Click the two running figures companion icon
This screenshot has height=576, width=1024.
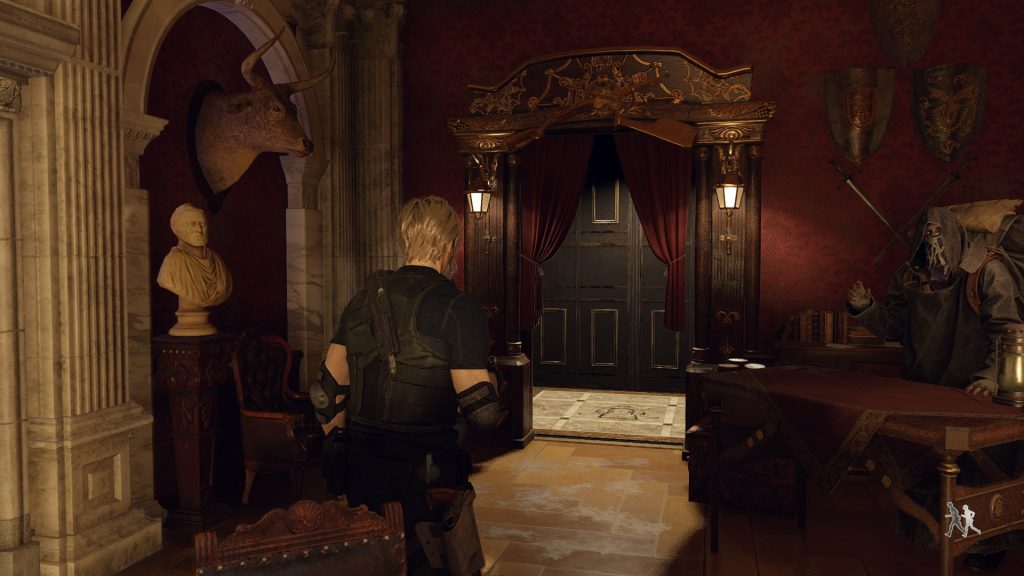963,519
